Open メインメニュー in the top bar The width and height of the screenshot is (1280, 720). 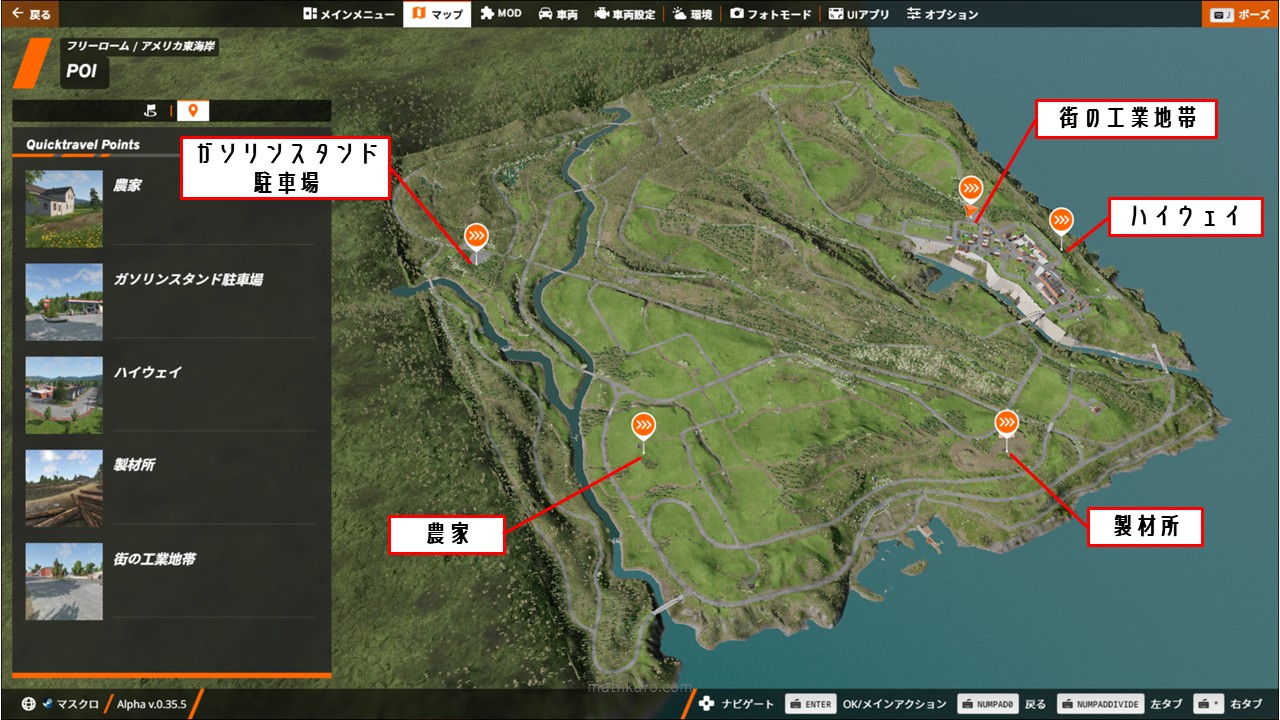[x=348, y=14]
